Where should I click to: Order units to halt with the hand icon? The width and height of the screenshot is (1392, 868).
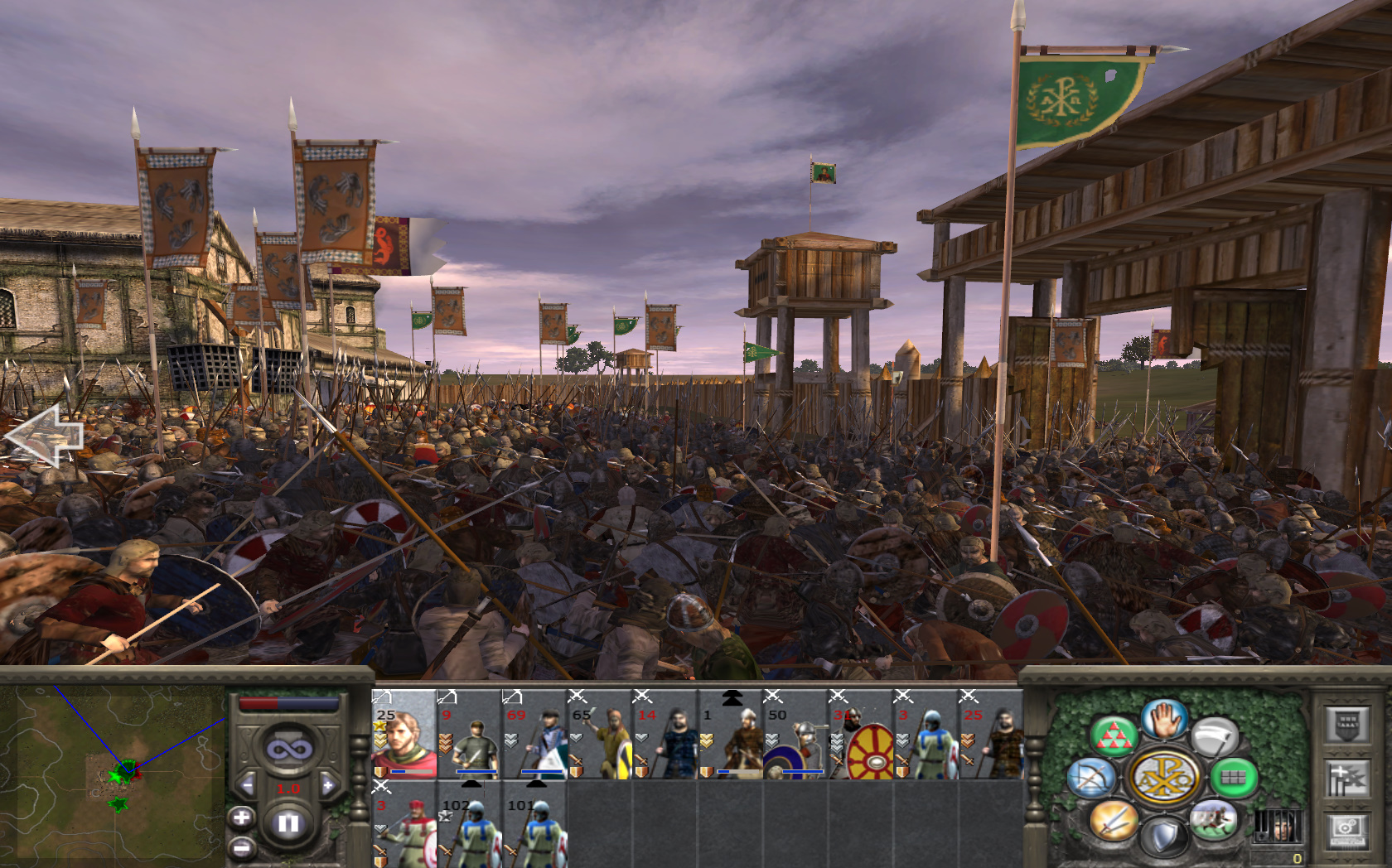tap(1164, 718)
